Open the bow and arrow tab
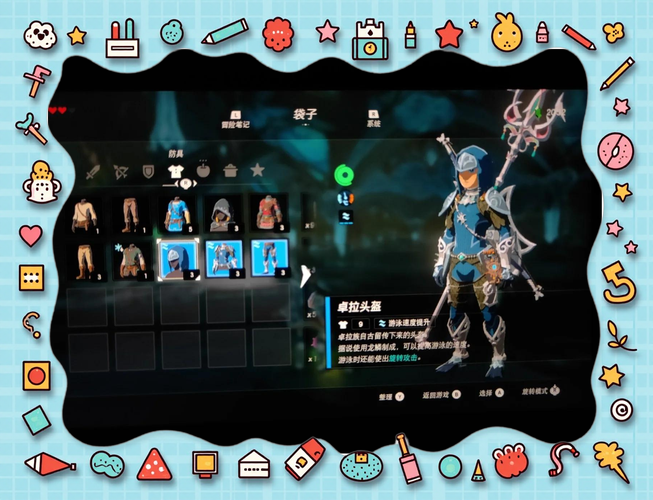 pyautogui.click(x=120, y=172)
